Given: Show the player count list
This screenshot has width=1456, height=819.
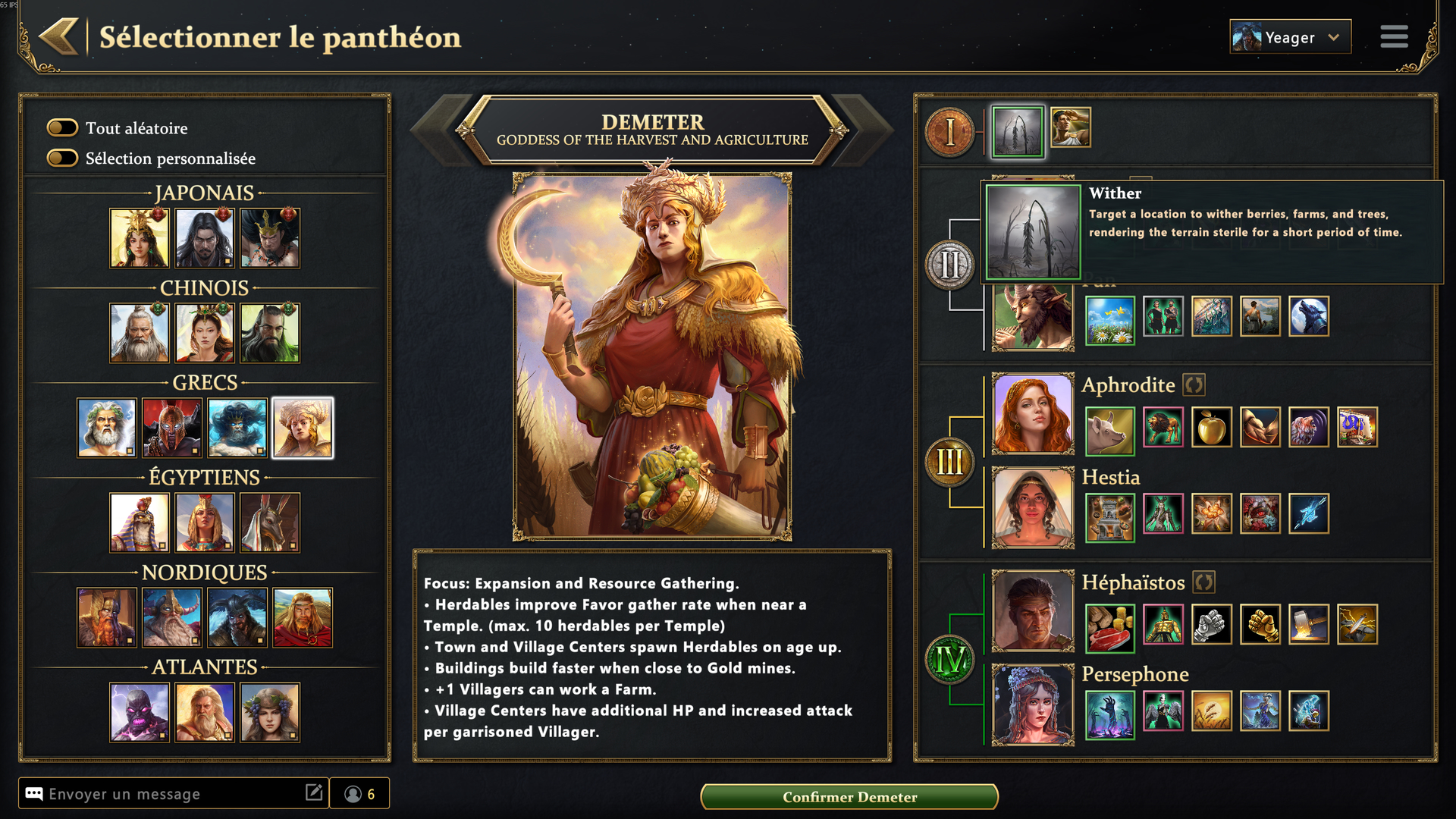Looking at the screenshot, I should tap(359, 794).
